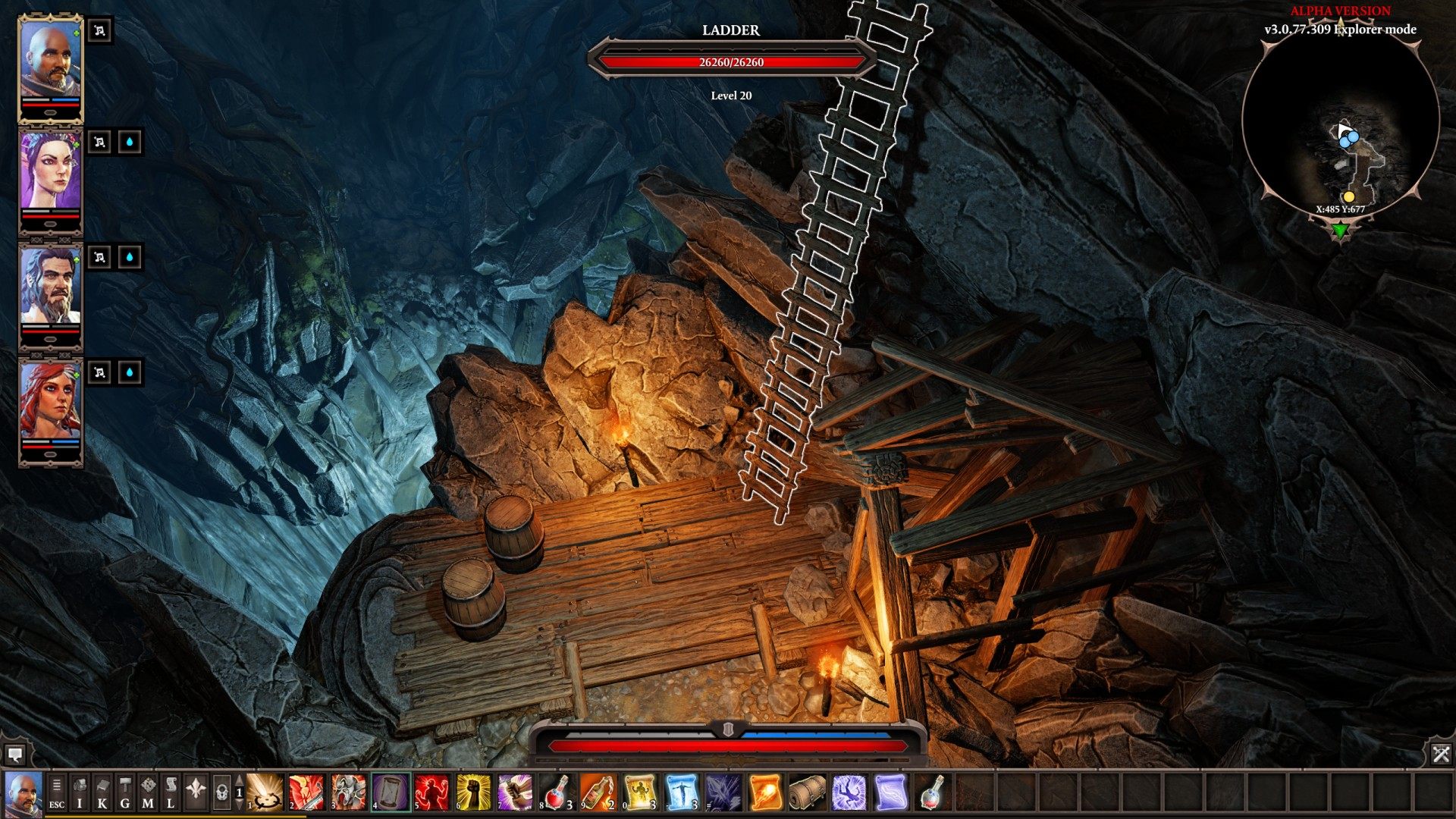This screenshot has height=819, width=1456.
Task: Use the golden fist skill in slot 6
Action: coord(474,792)
